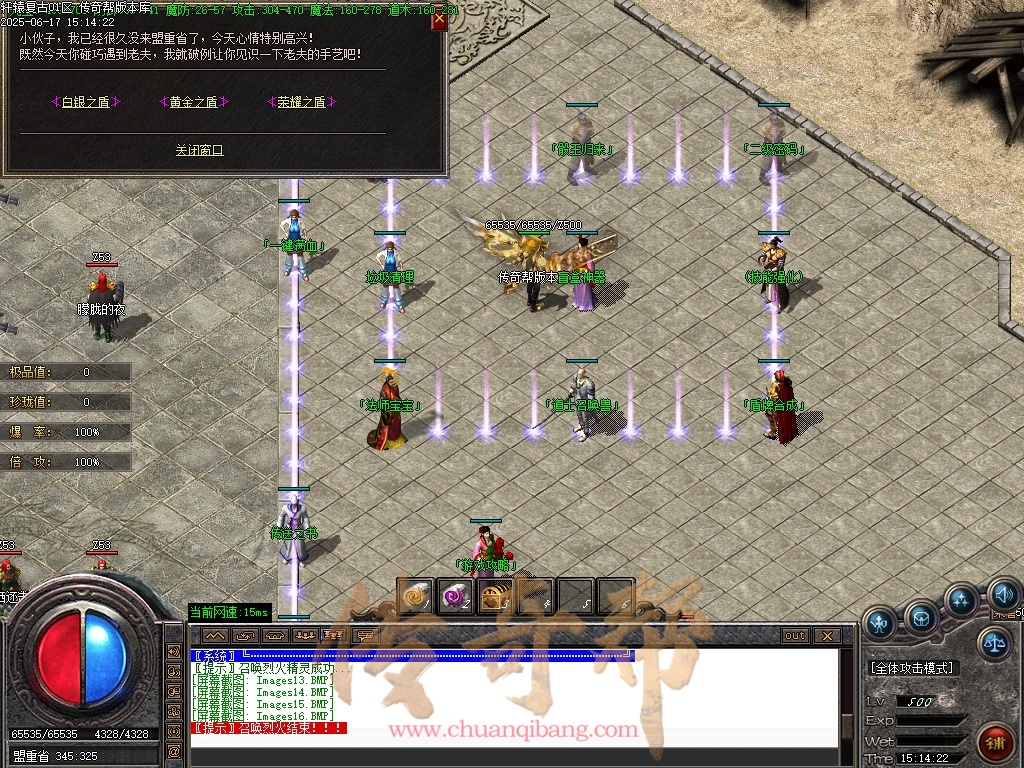Open the shop via the red 铺 button
1024x768 pixels.
(x=995, y=742)
